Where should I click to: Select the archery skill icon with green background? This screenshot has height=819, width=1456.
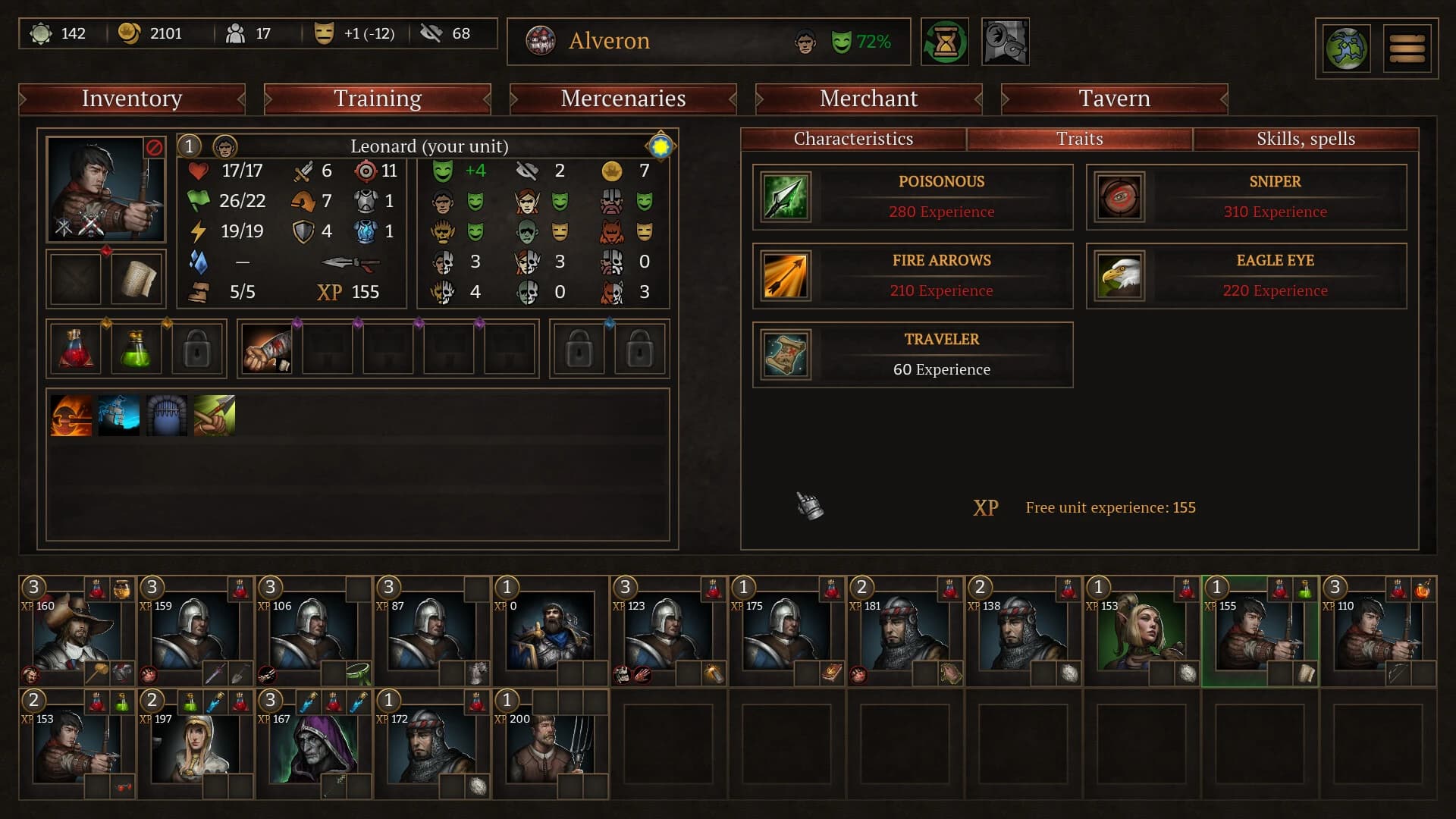click(215, 415)
